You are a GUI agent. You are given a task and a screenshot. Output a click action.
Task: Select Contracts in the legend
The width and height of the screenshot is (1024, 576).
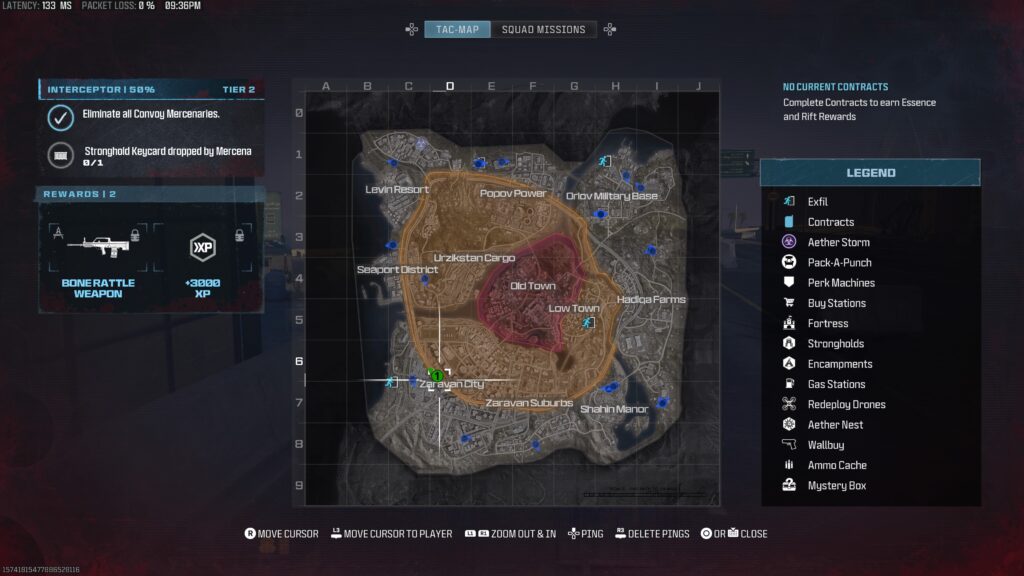(830, 222)
